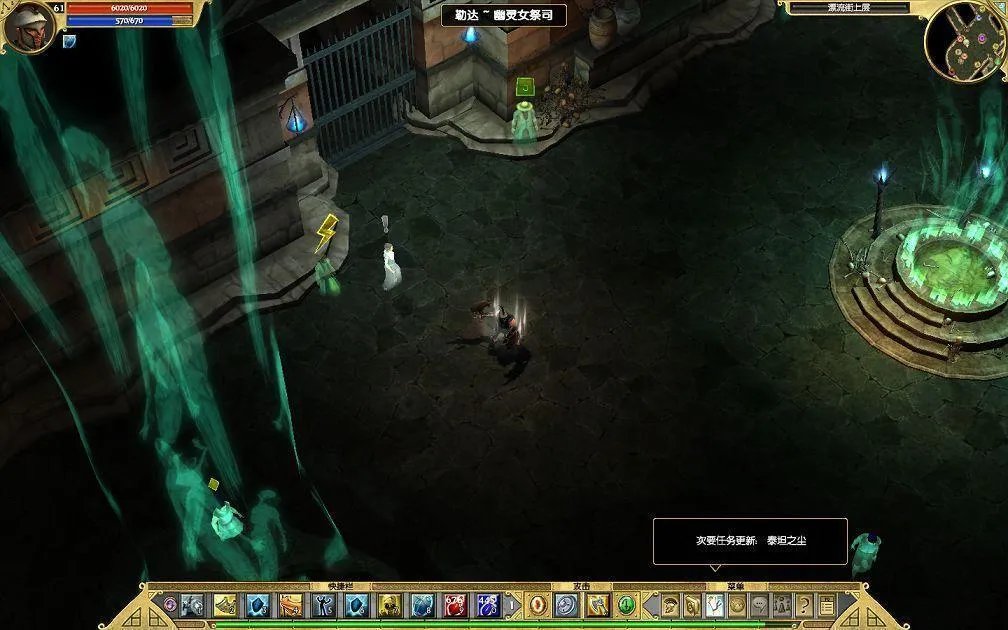
Task: Use the blue energy potion slot
Action: click(x=488, y=605)
